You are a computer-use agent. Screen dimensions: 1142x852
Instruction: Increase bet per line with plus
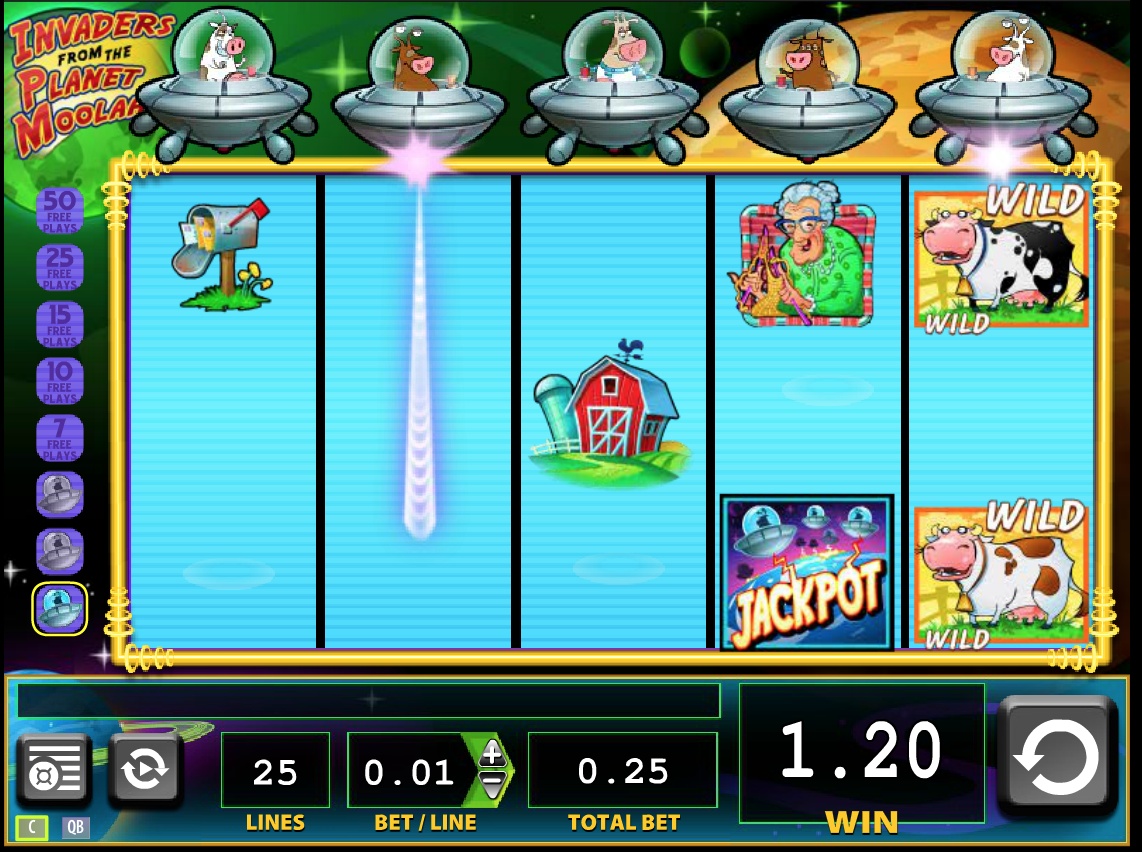[492, 754]
